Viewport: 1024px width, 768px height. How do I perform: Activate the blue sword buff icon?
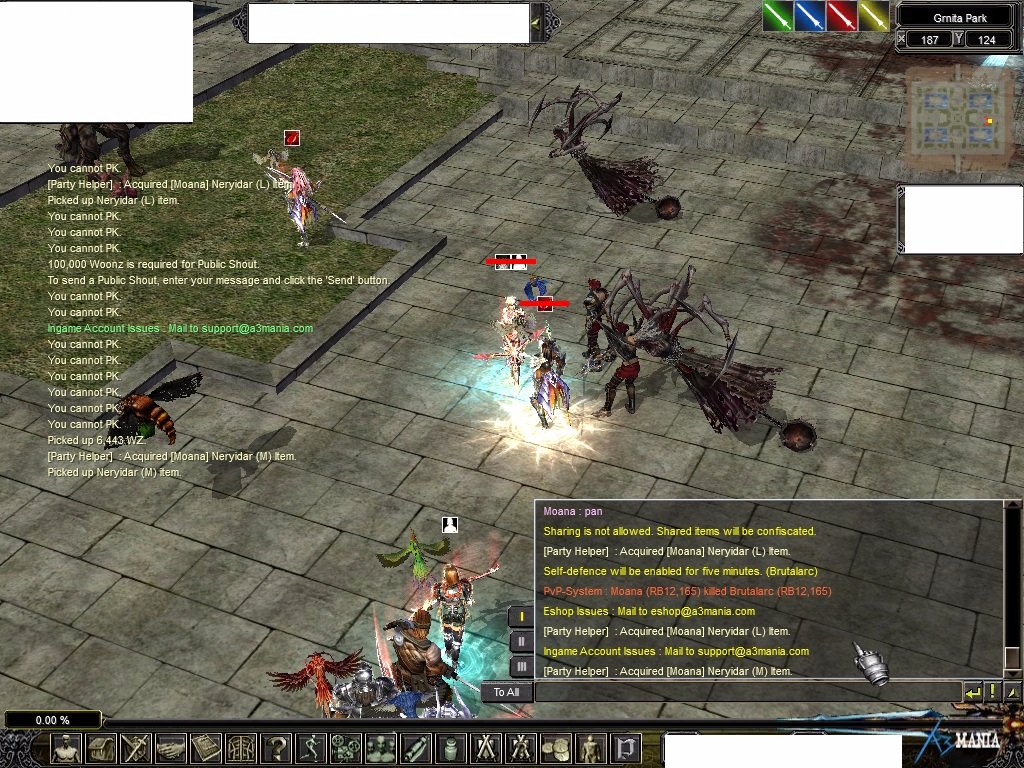pos(810,16)
